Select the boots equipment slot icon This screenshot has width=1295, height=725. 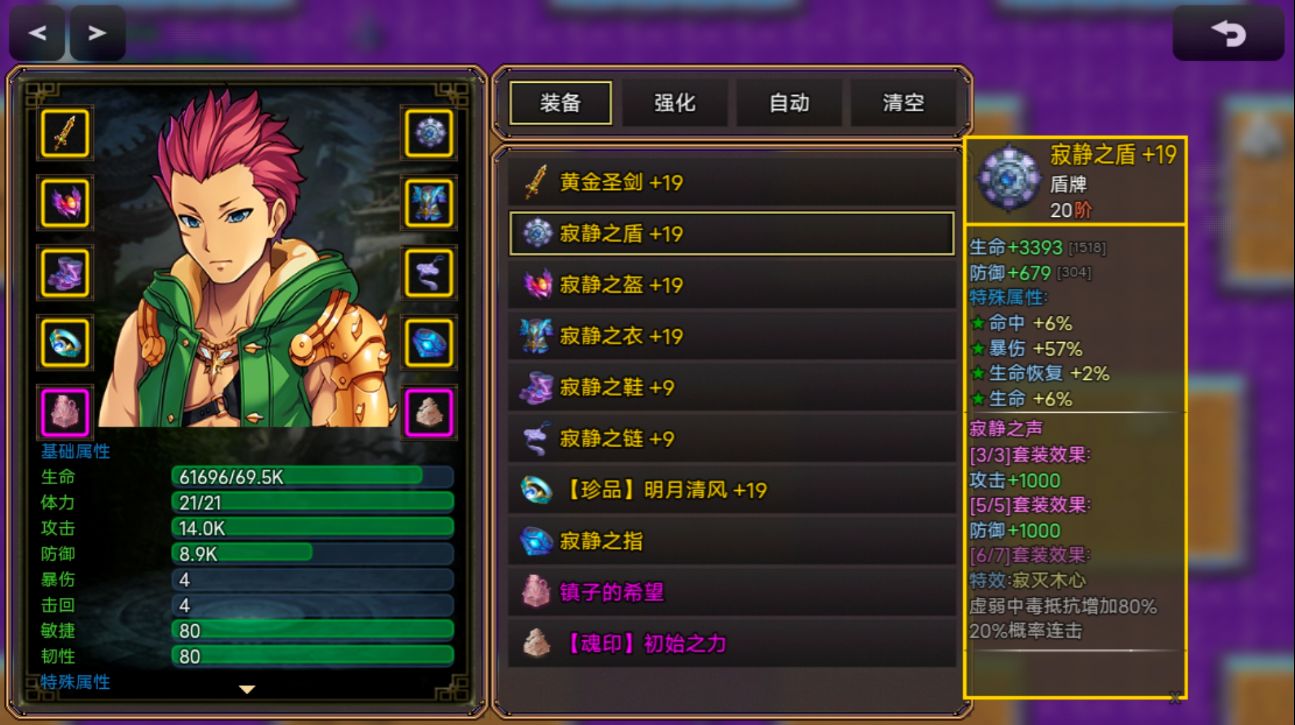point(63,272)
